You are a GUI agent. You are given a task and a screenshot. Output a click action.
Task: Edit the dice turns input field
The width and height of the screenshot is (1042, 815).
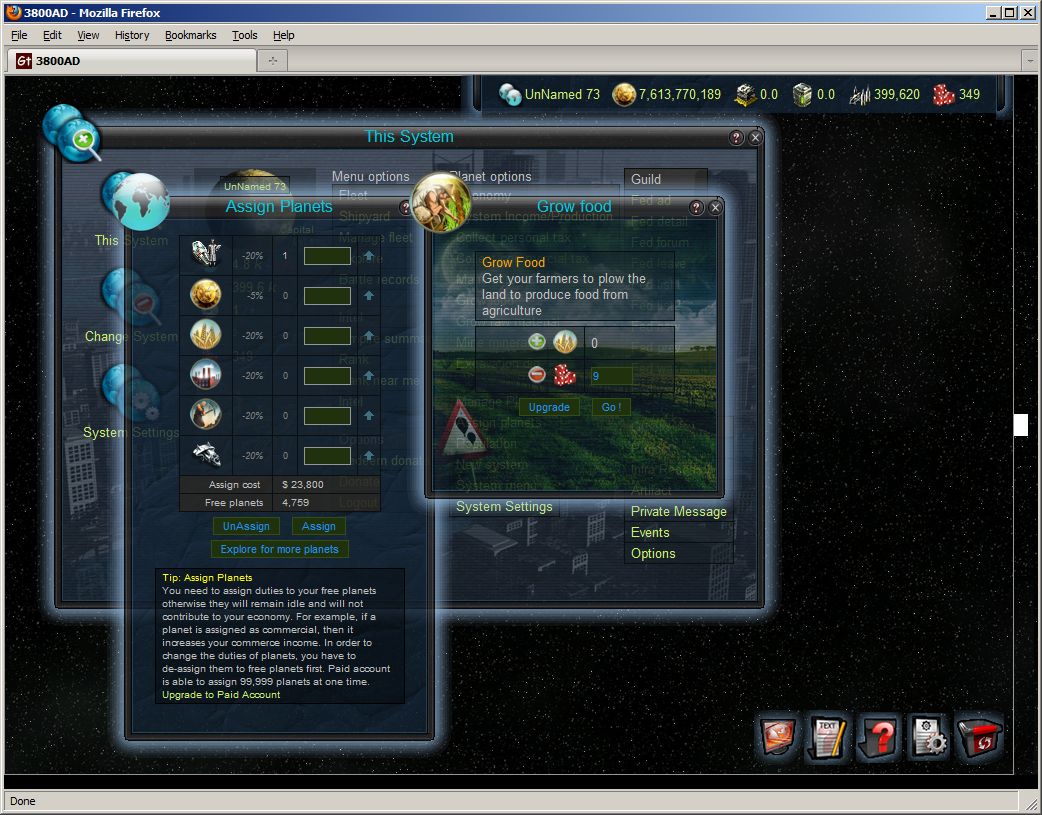tap(611, 376)
